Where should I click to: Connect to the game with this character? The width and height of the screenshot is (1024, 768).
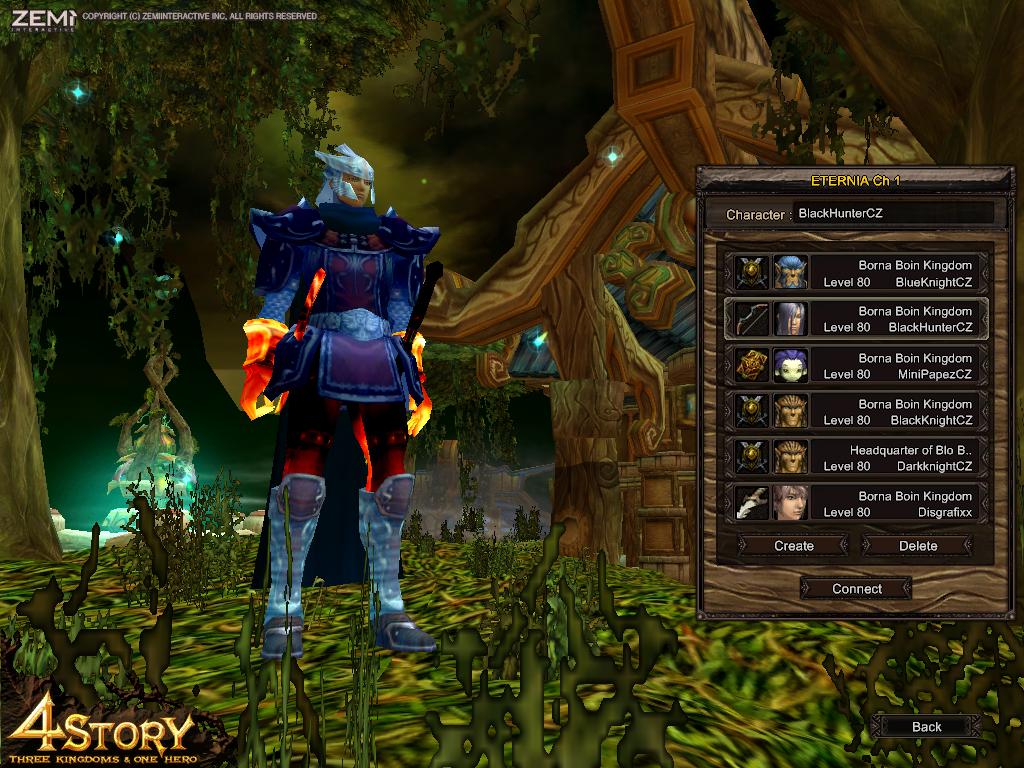(x=857, y=589)
